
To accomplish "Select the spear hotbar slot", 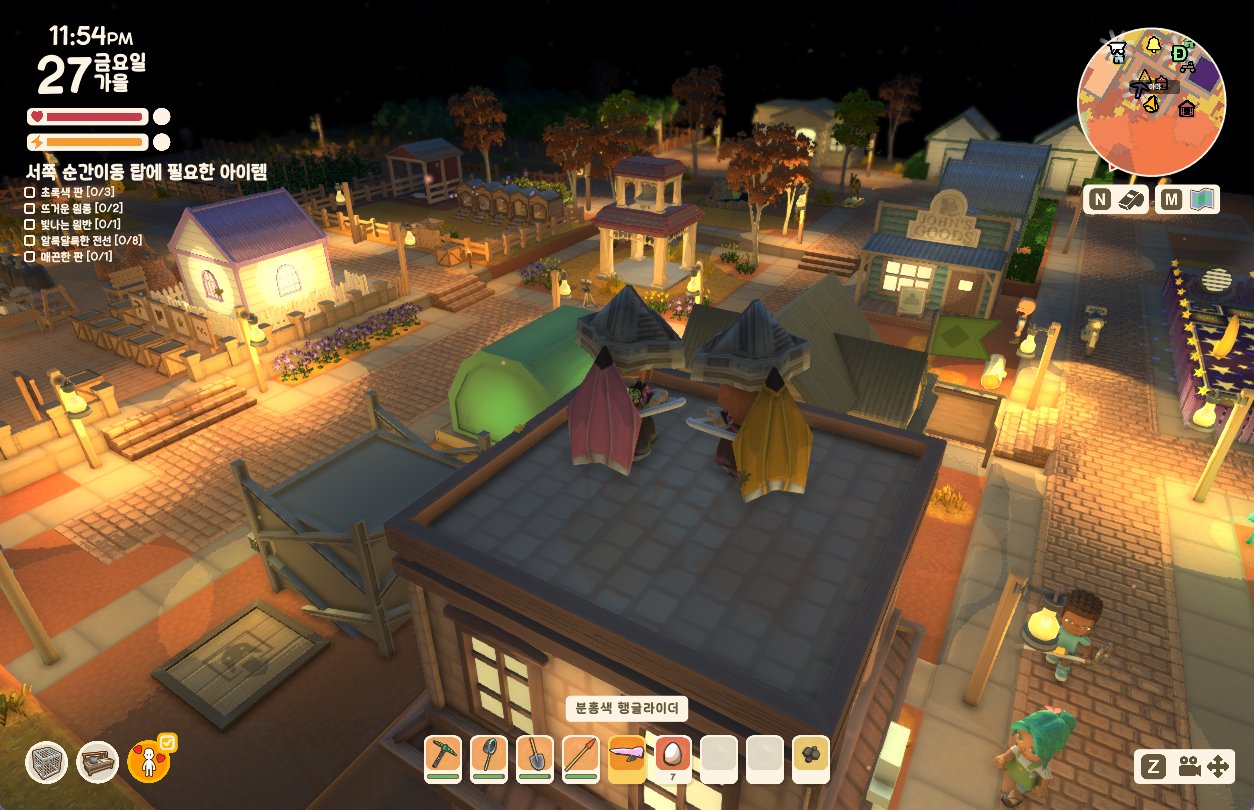I will pyautogui.click(x=580, y=757).
